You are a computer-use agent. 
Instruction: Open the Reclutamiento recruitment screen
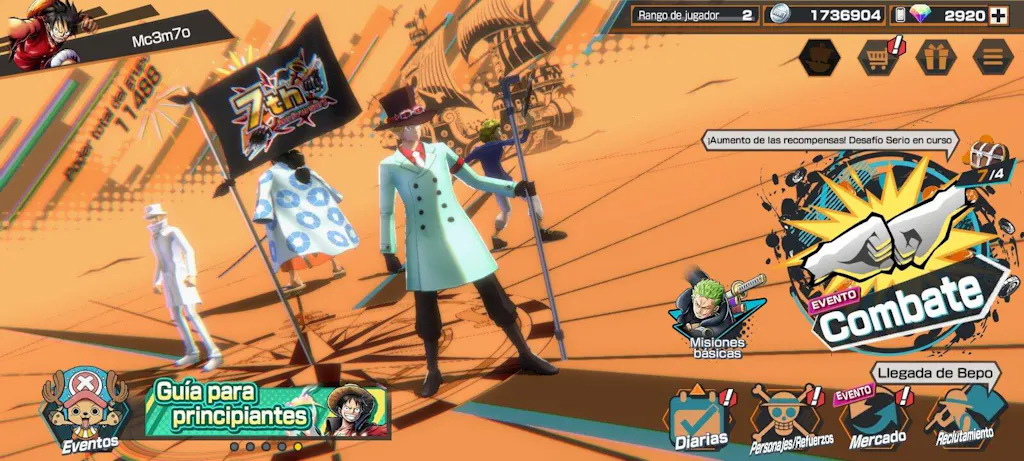click(x=965, y=418)
